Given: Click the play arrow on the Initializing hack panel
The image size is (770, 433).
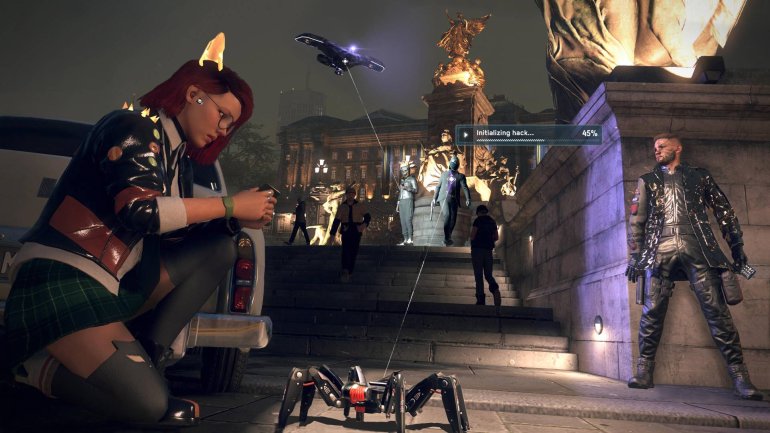Looking at the screenshot, I should (466, 134).
